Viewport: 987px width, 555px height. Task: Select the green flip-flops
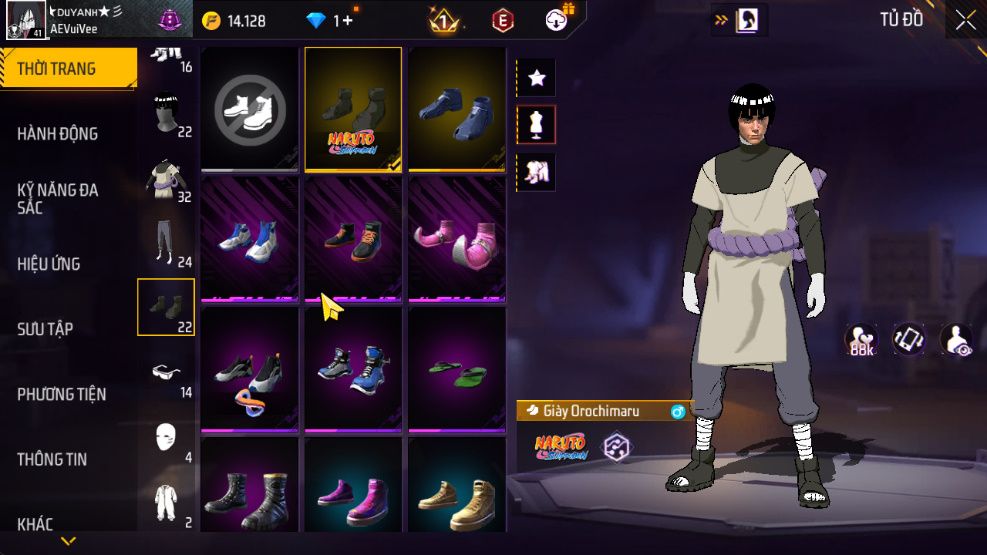coord(456,370)
